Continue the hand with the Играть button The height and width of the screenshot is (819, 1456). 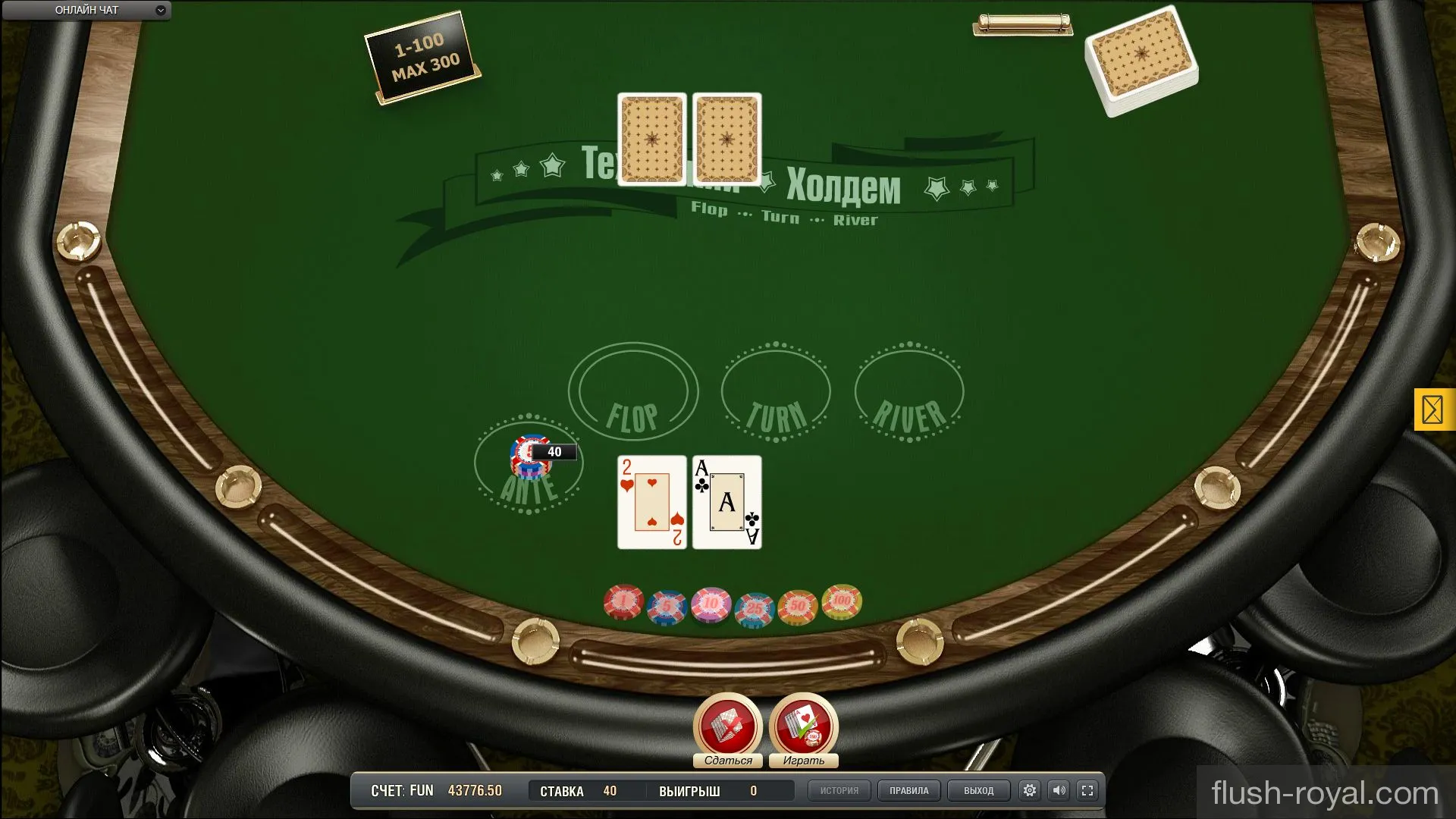pyautogui.click(x=803, y=726)
